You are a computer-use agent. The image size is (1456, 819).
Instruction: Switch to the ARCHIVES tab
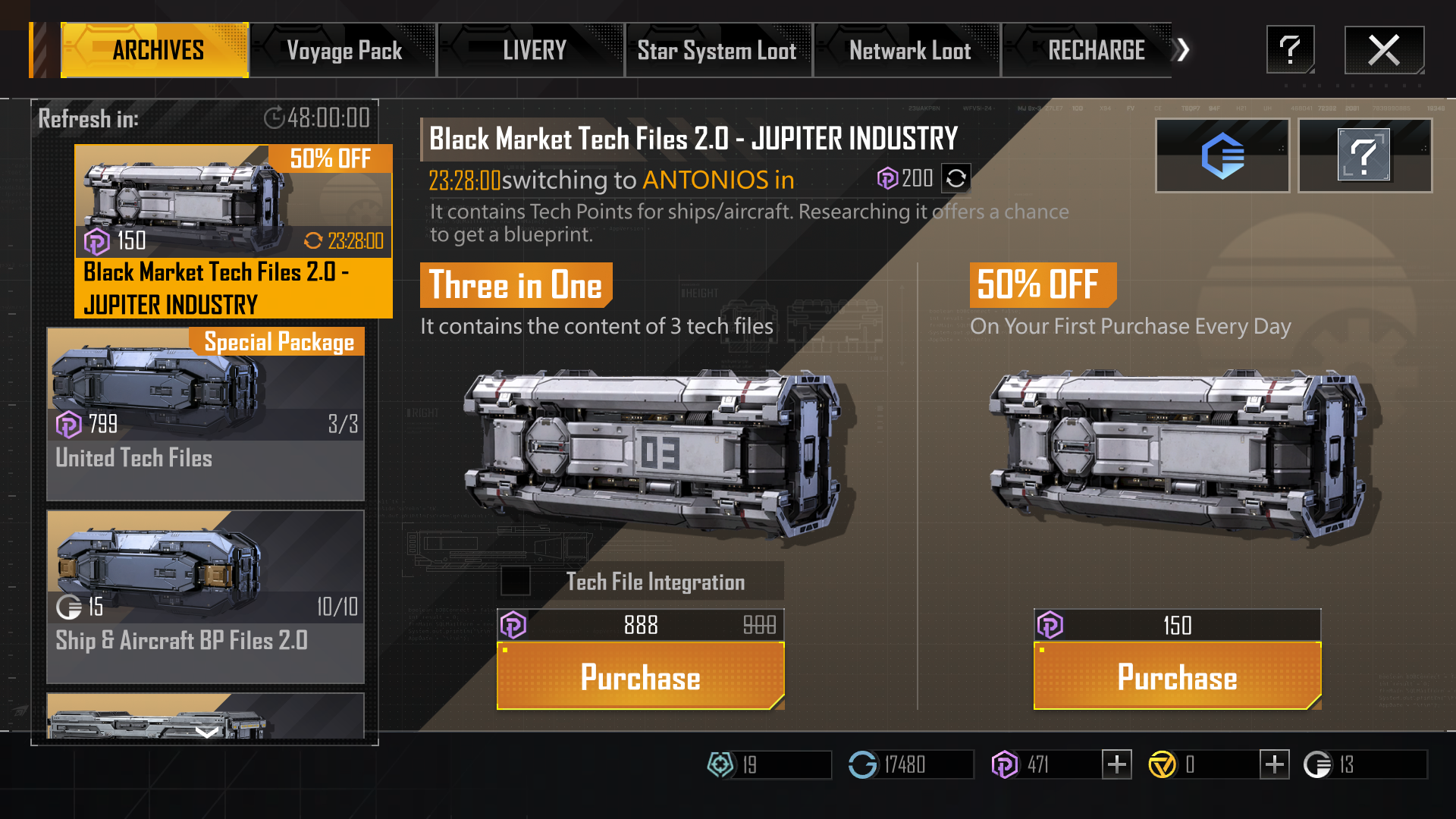155,51
